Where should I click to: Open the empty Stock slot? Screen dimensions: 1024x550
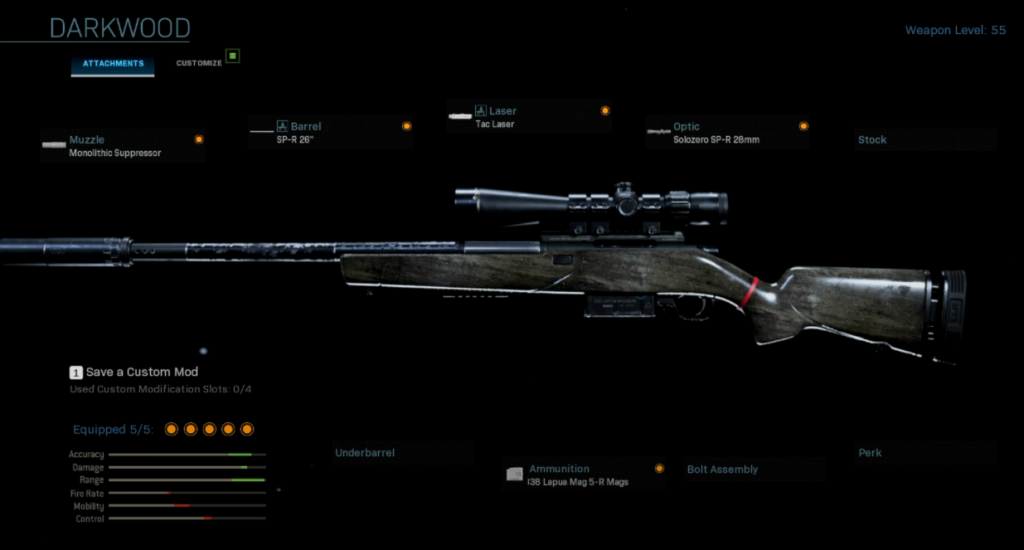click(925, 140)
